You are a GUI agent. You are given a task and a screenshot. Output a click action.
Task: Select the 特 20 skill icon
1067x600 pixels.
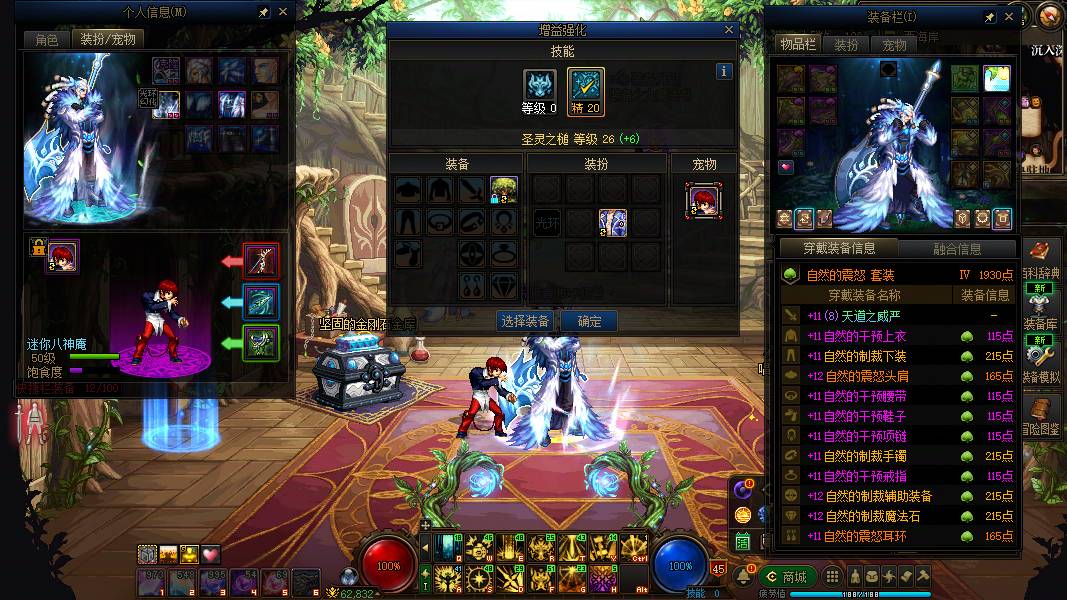tap(586, 85)
